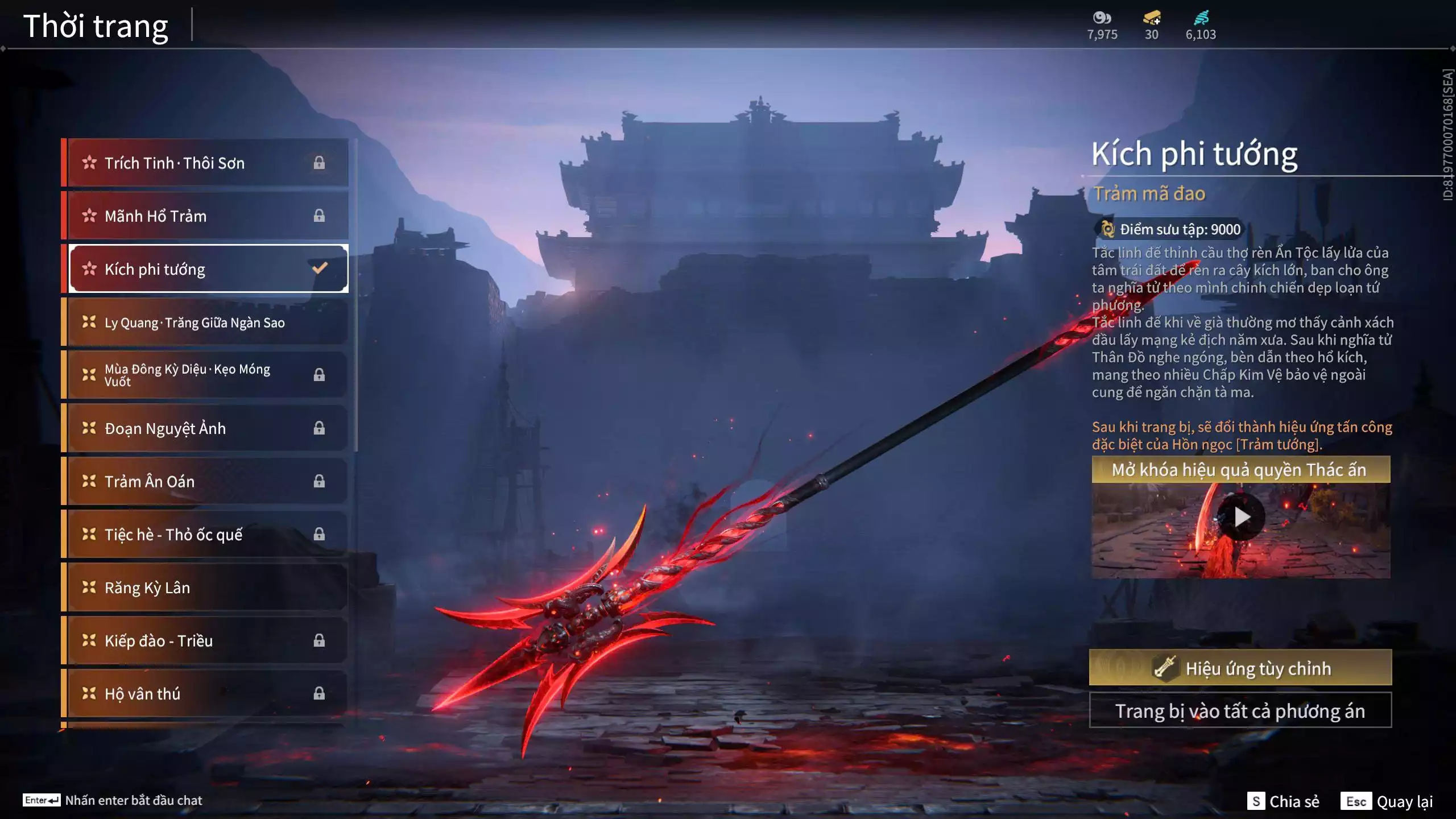The image size is (1456, 819).
Task: Click the lock icon on Hộ vân thú
Action: pos(319,693)
